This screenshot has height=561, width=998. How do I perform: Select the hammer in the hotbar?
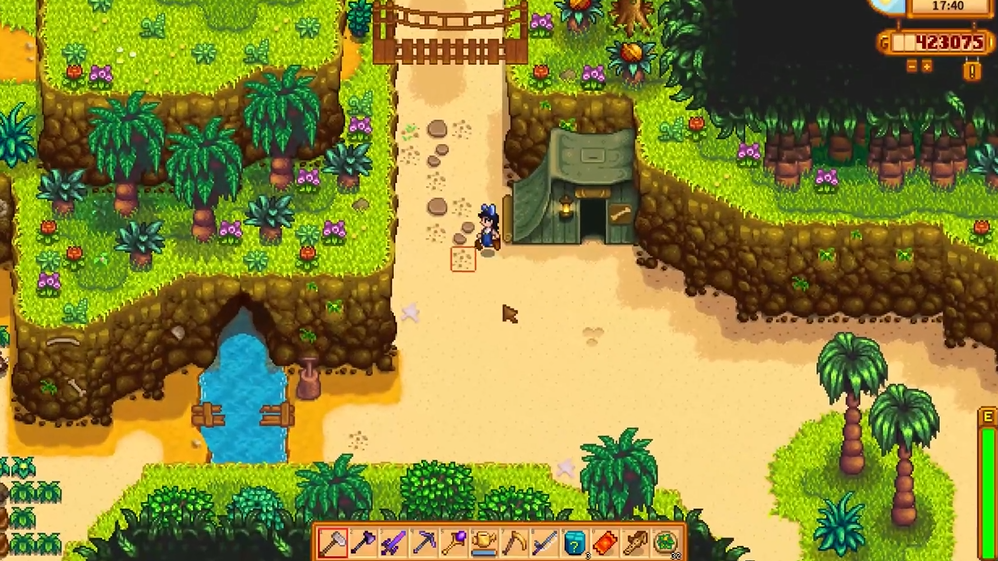(333, 543)
